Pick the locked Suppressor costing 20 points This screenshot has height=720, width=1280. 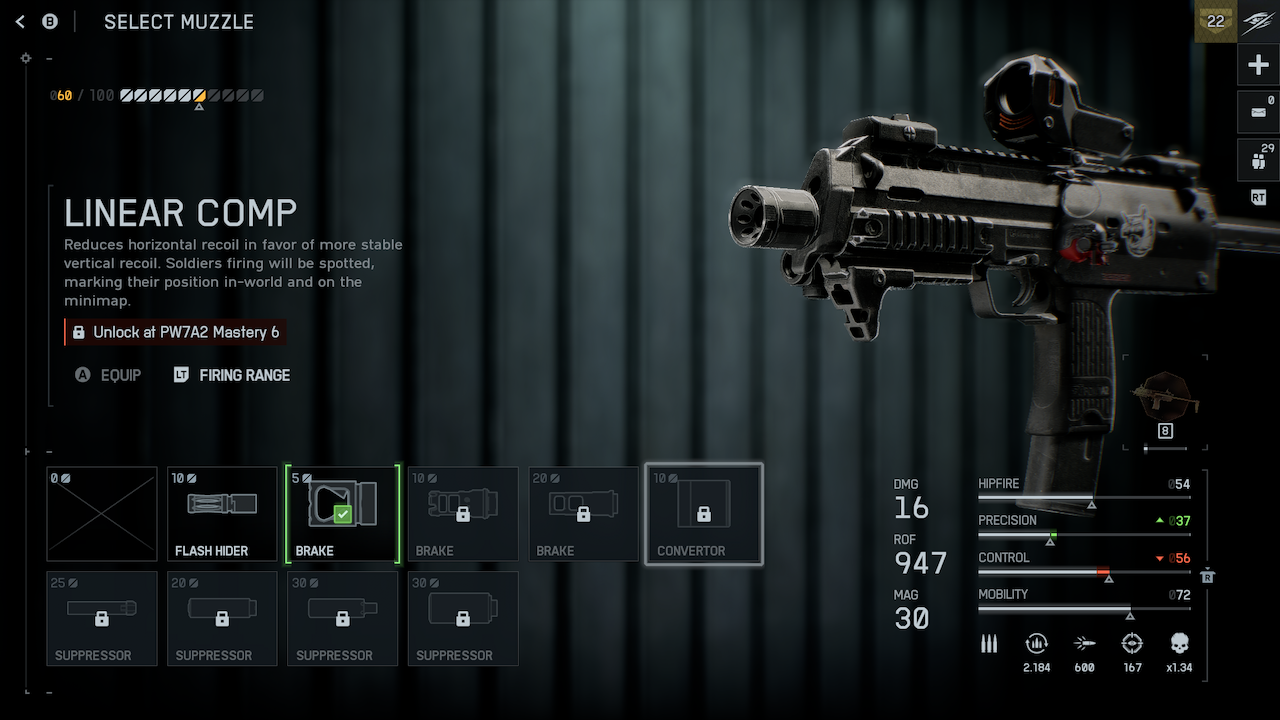[222, 618]
